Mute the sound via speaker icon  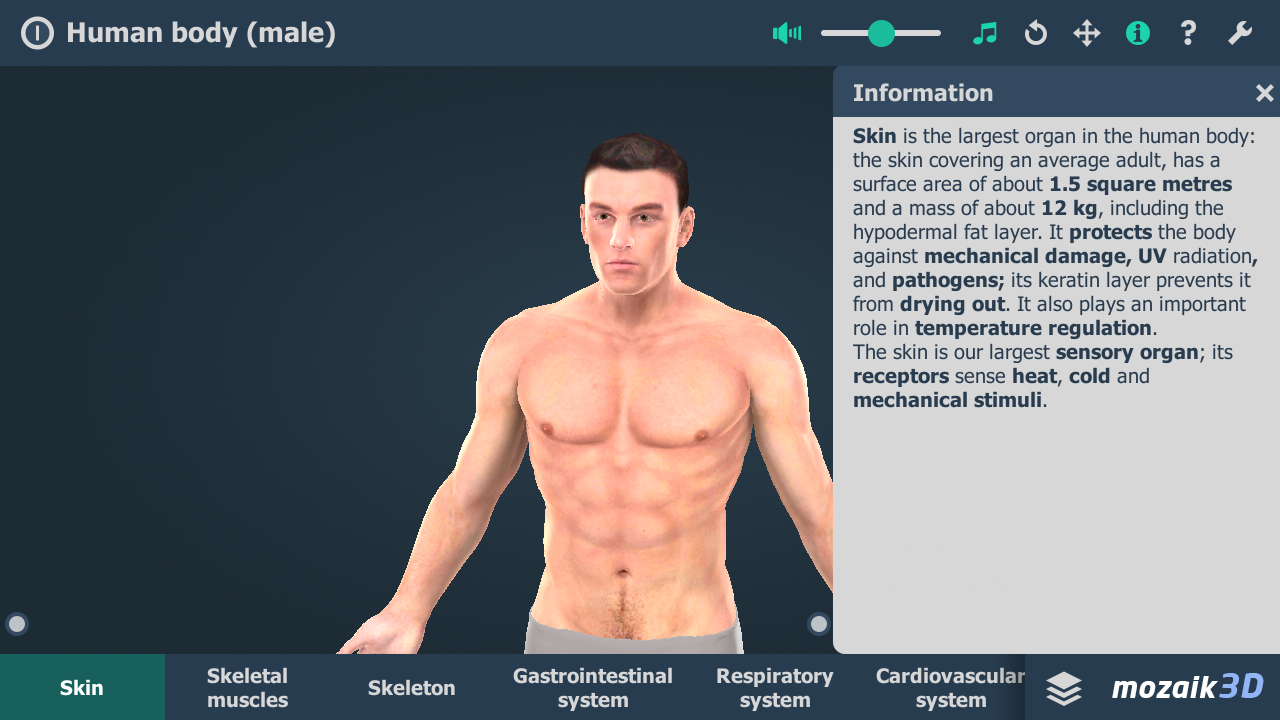tap(787, 33)
